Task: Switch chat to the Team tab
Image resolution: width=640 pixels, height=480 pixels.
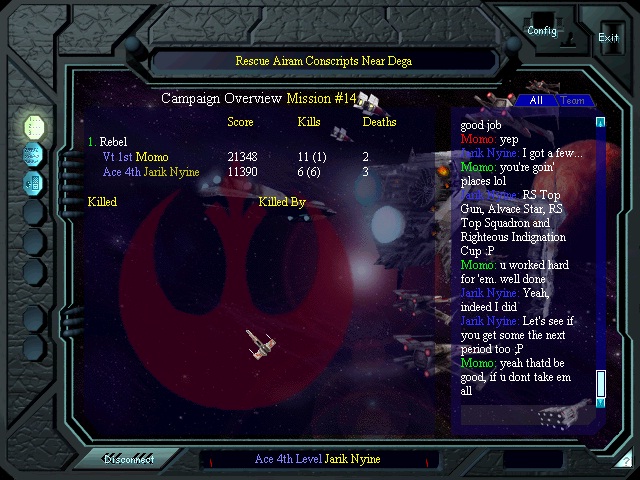Action: 572,101
